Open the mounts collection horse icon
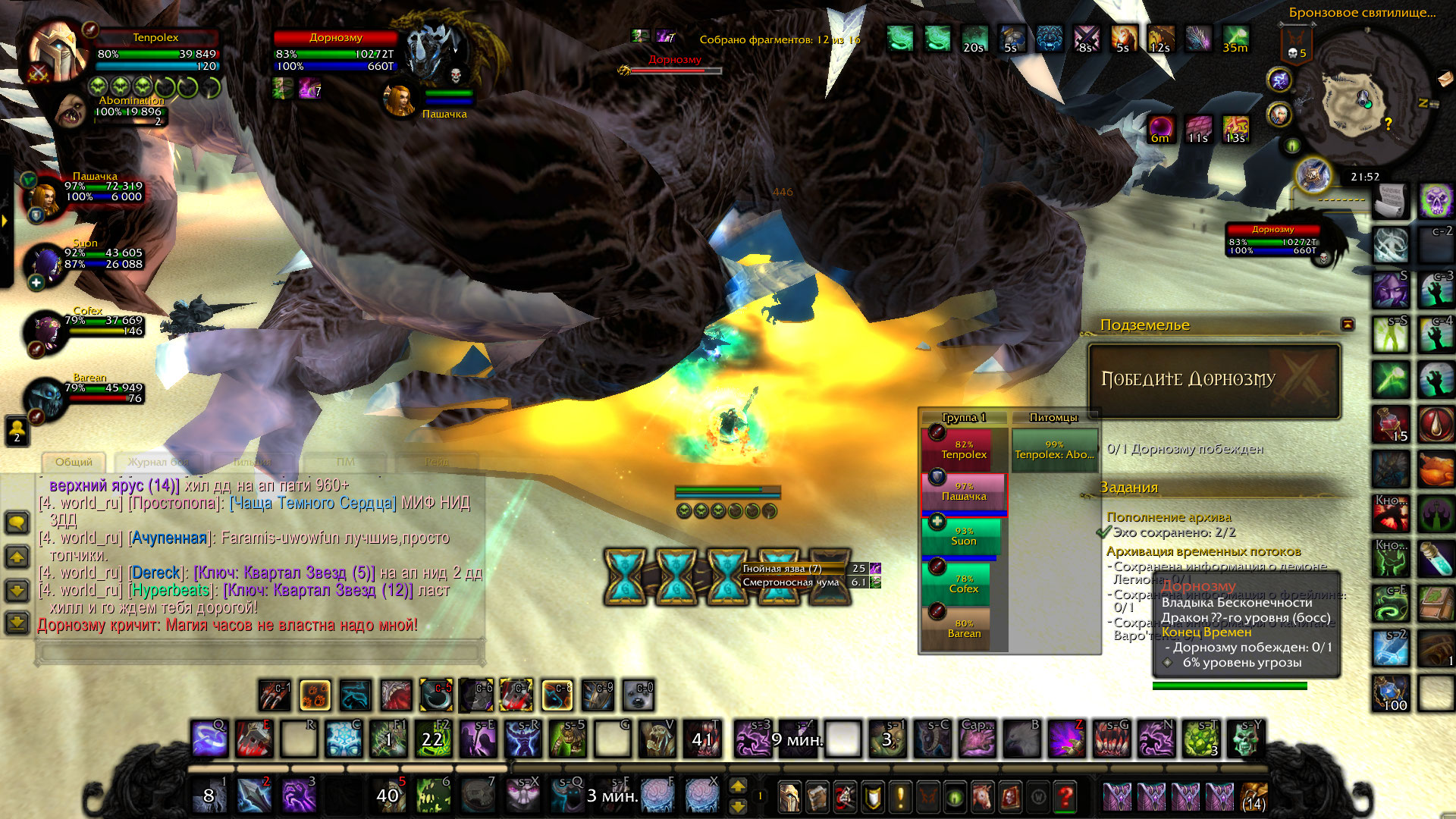The image size is (1456, 819). tap(982, 797)
